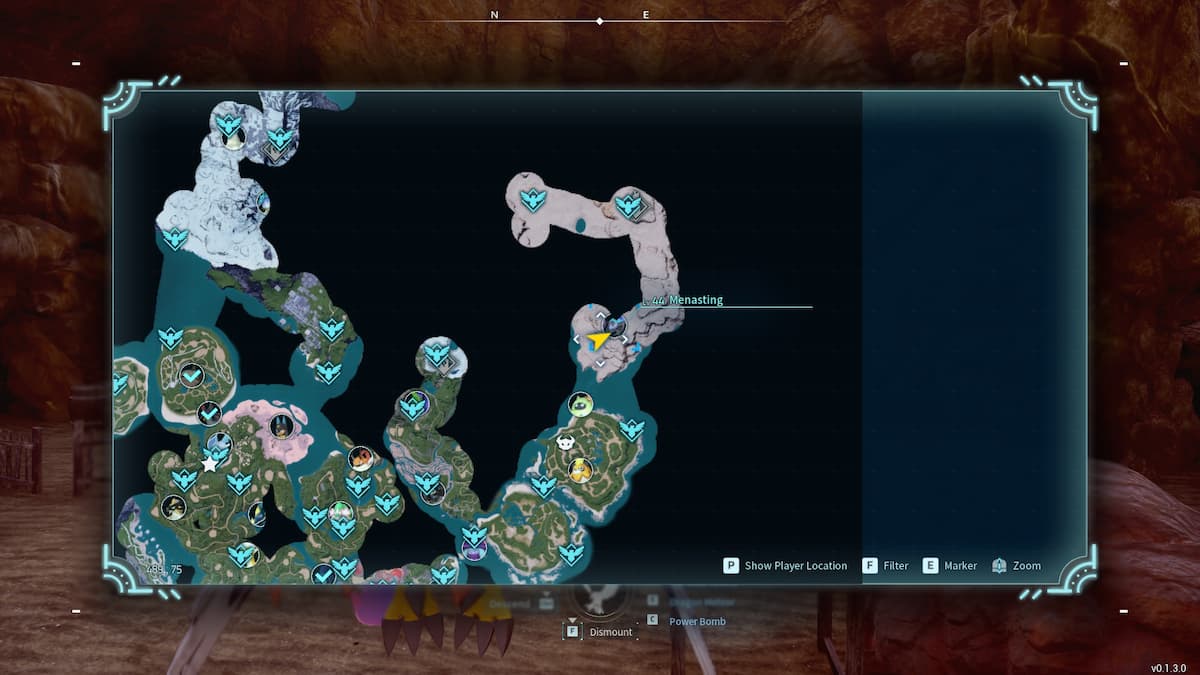
Task: Choose the boss icon on the pink terrain
Action: [x=281, y=426]
